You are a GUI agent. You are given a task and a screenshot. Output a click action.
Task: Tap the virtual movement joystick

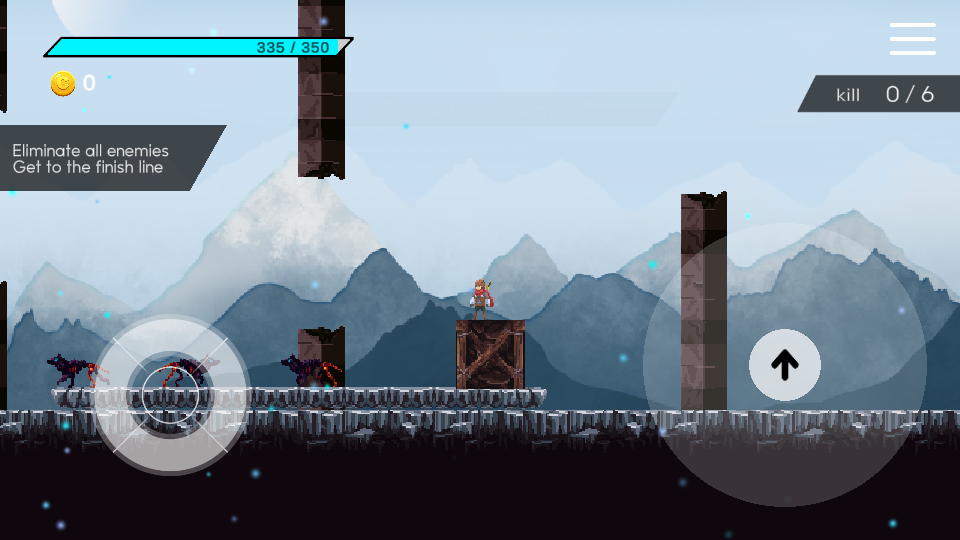point(170,394)
